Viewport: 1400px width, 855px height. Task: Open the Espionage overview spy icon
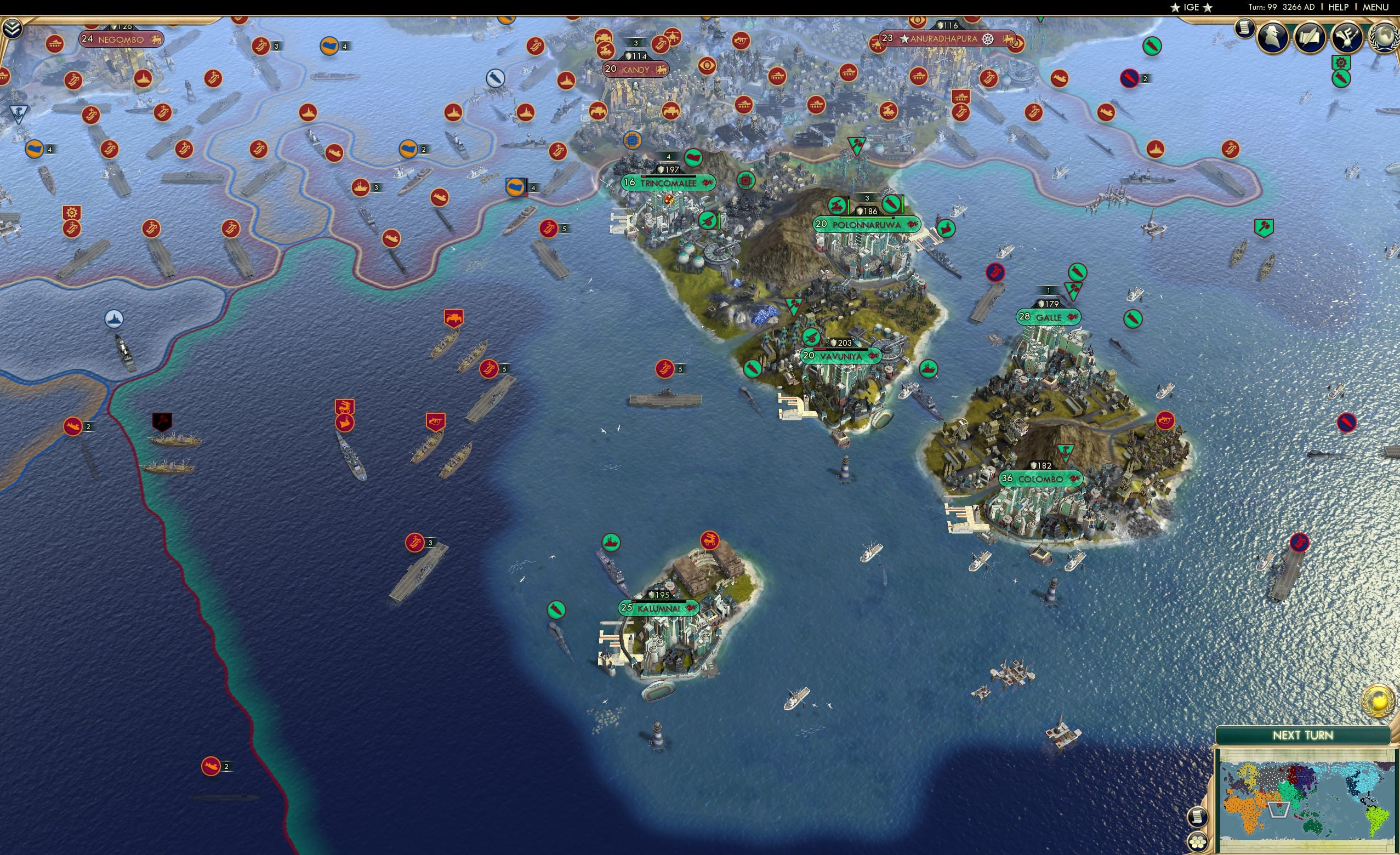tap(1272, 37)
